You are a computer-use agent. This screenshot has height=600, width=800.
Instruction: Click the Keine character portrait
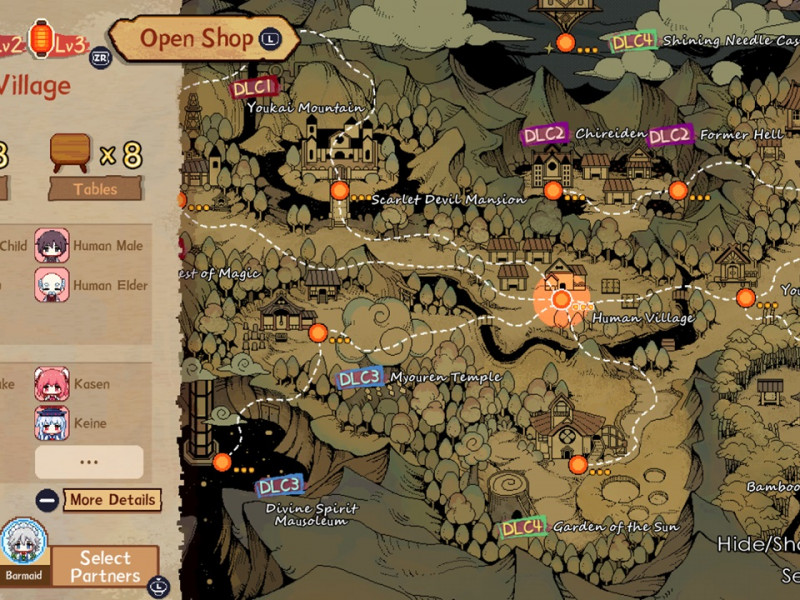[x=52, y=423]
